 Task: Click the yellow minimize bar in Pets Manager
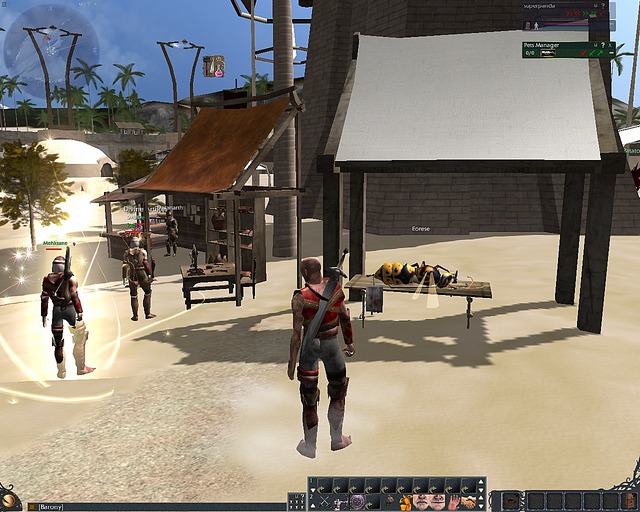tap(611, 53)
